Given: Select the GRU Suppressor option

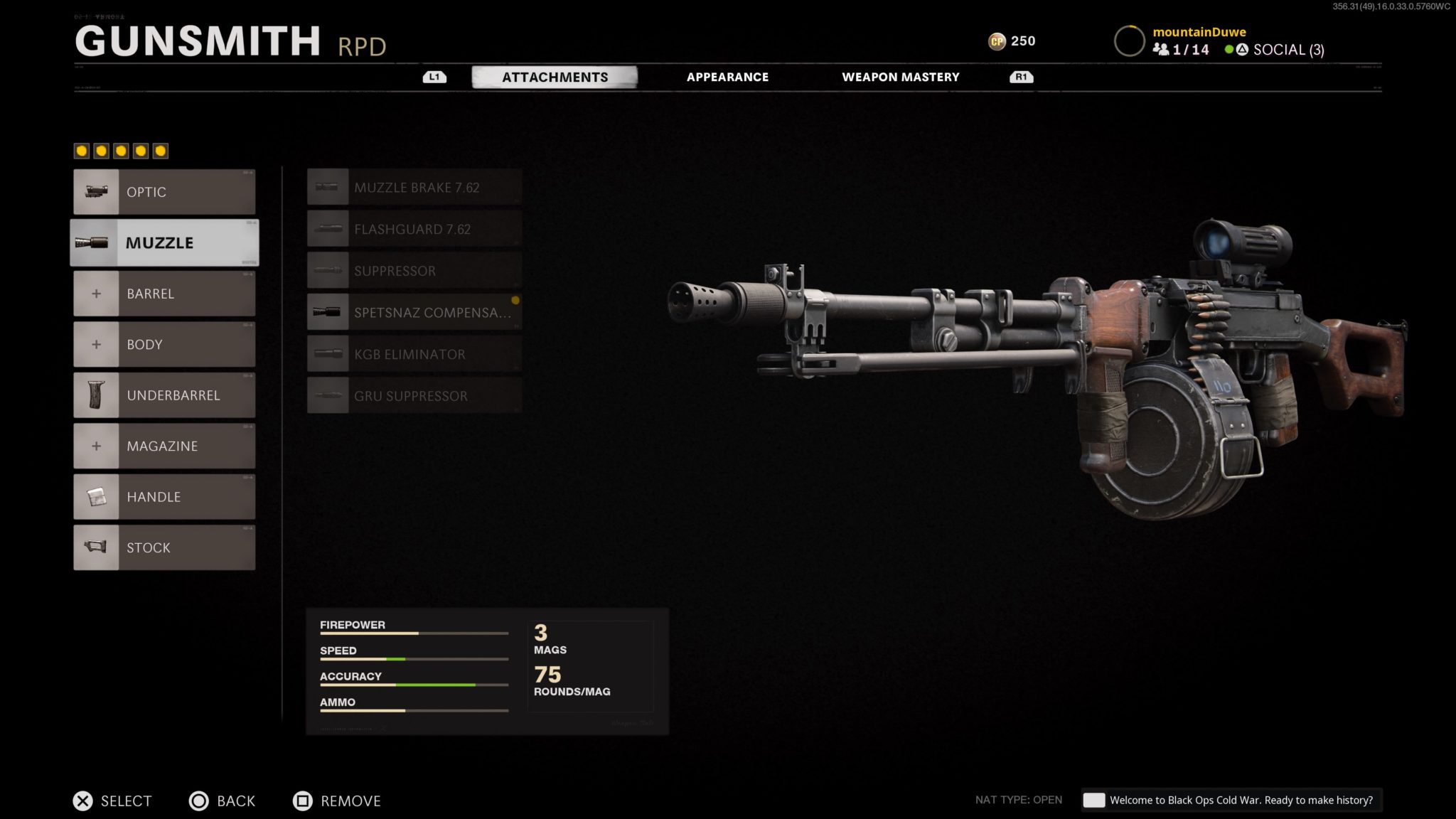Looking at the screenshot, I should pyautogui.click(x=411, y=395).
